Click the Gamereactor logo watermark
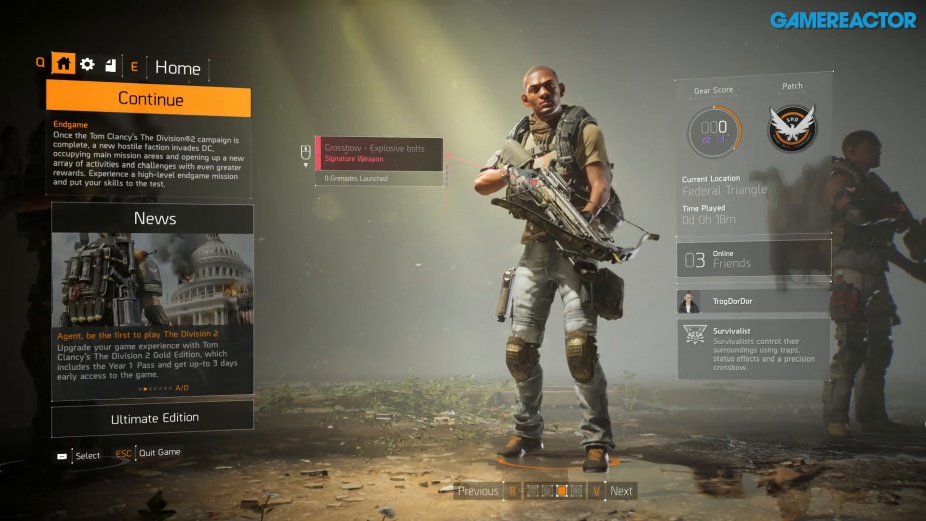This screenshot has width=926, height=521. [x=843, y=19]
